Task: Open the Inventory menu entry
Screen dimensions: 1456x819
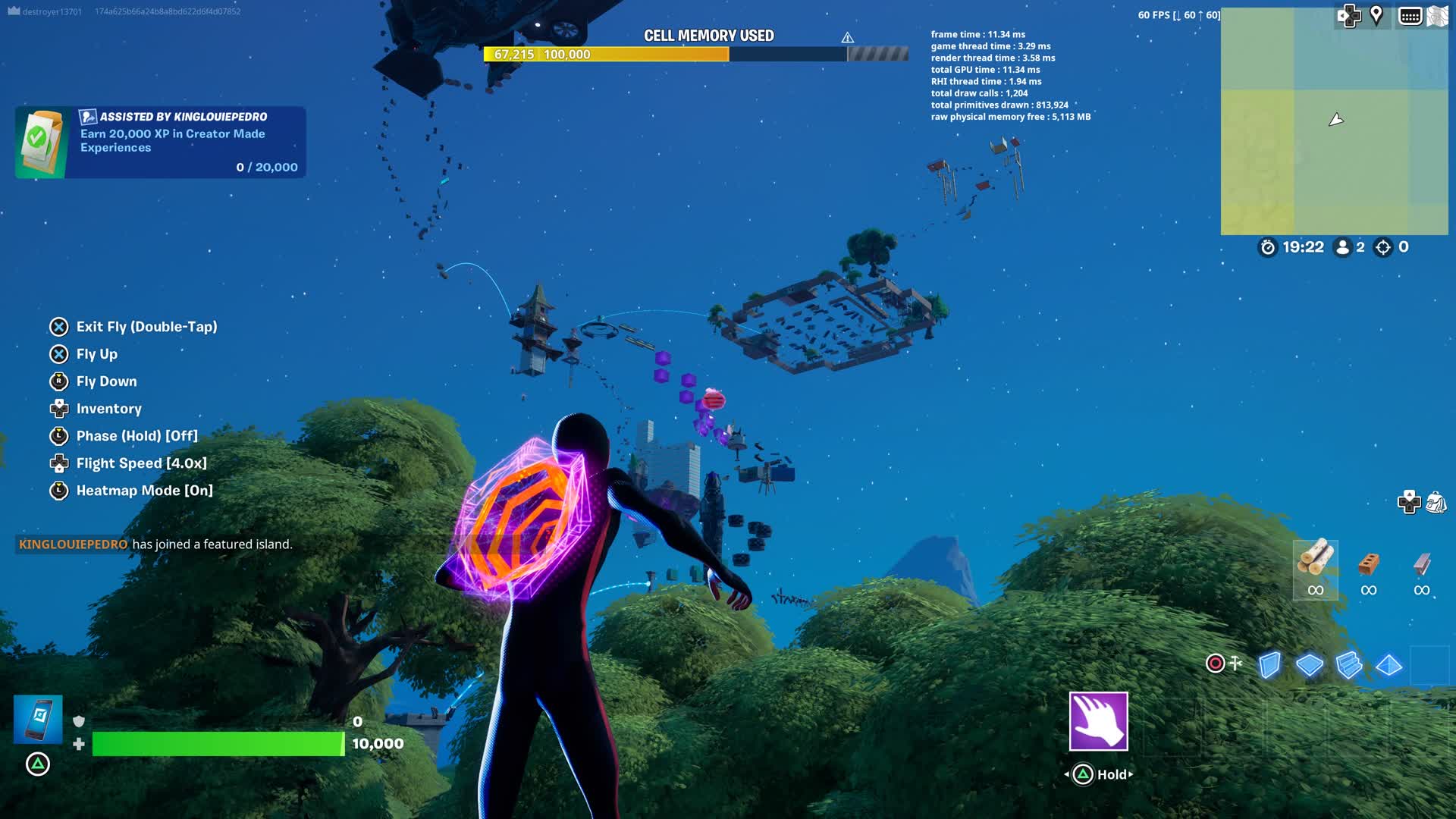Action: pyautogui.click(x=108, y=409)
